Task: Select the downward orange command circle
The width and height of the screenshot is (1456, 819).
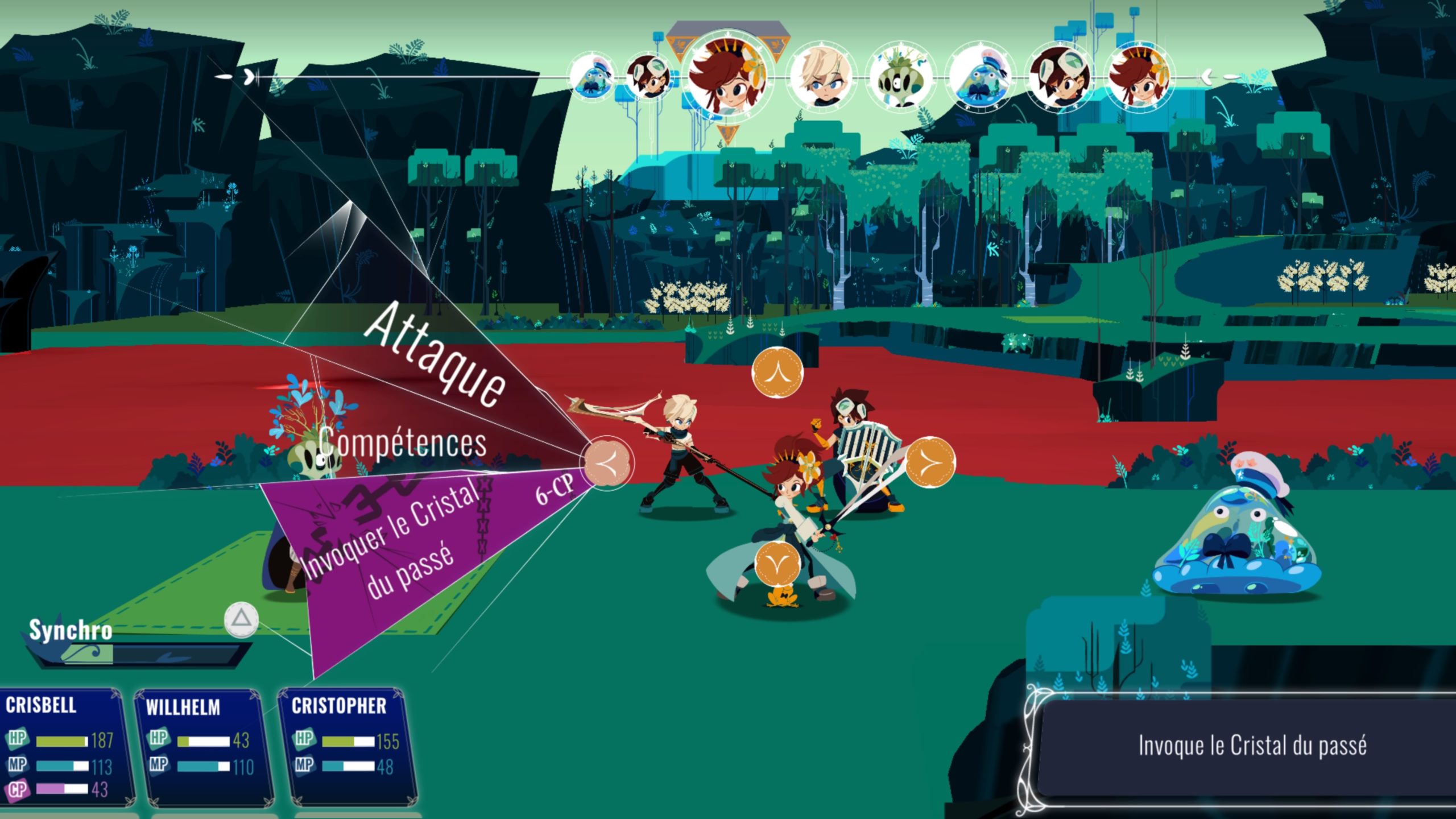Action: pyautogui.click(x=777, y=563)
